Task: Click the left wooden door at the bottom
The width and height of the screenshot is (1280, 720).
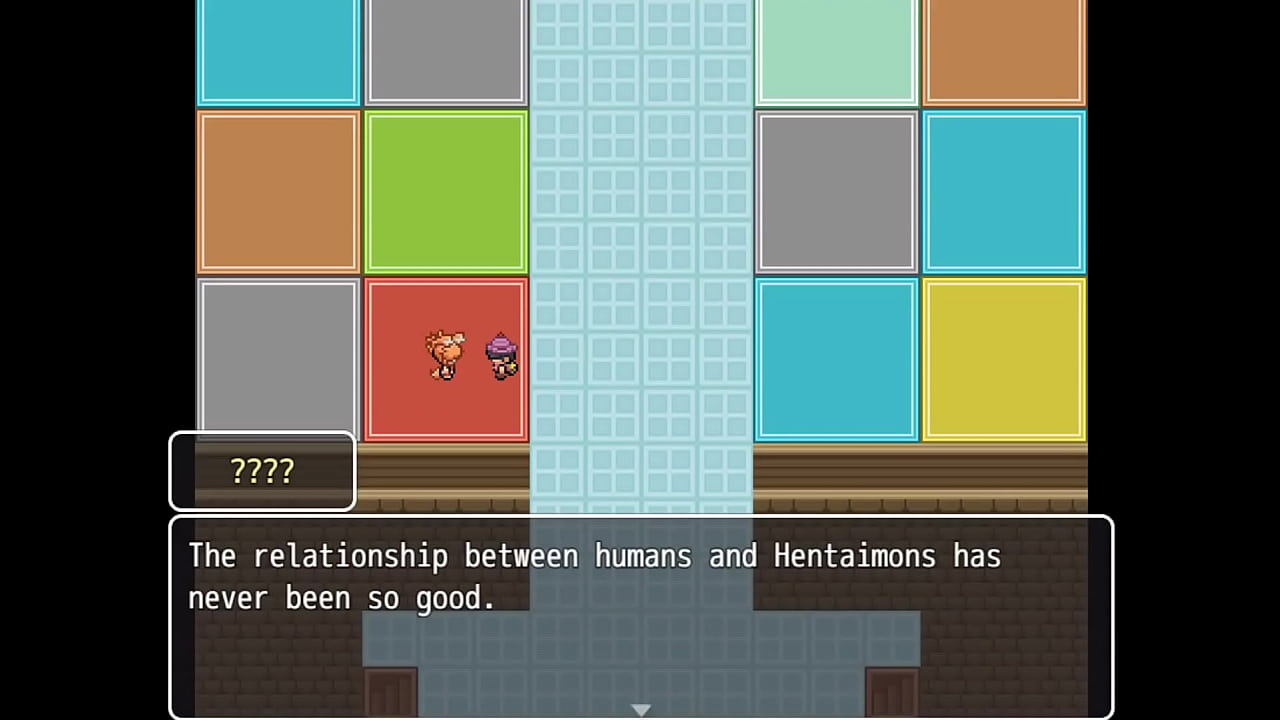Action: (x=389, y=692)
